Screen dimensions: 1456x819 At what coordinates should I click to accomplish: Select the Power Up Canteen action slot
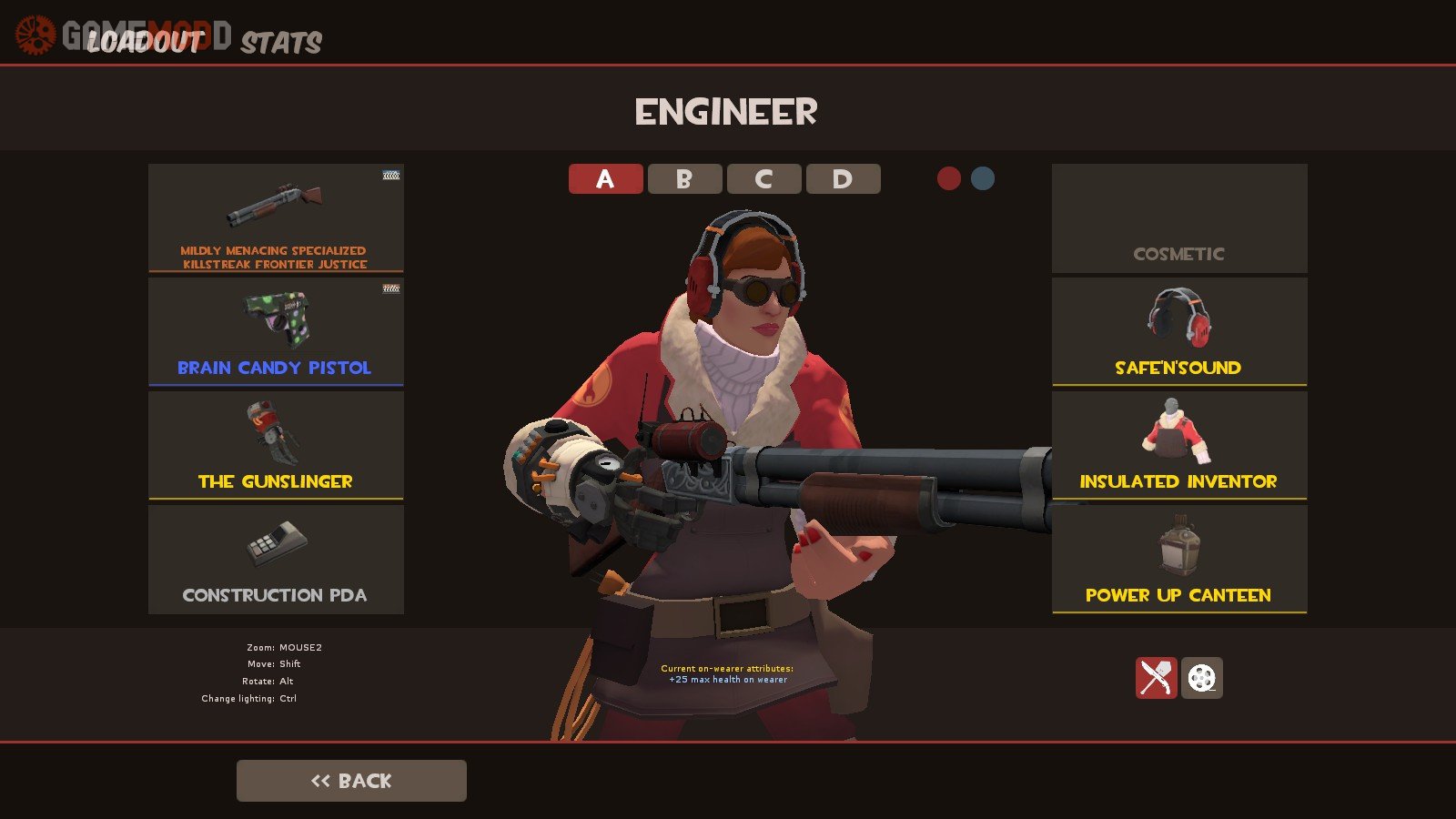point(1179,560)
